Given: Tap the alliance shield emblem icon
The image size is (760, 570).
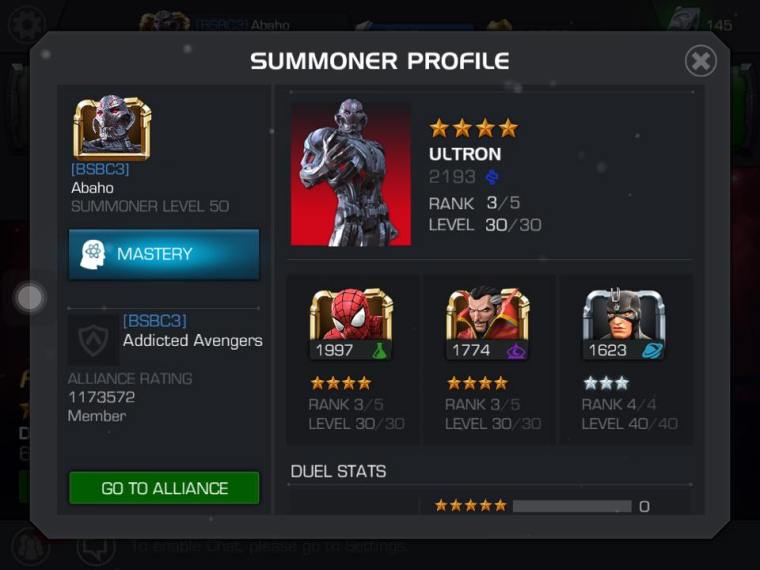Looking at the screenshot, I should click(93, 338).
